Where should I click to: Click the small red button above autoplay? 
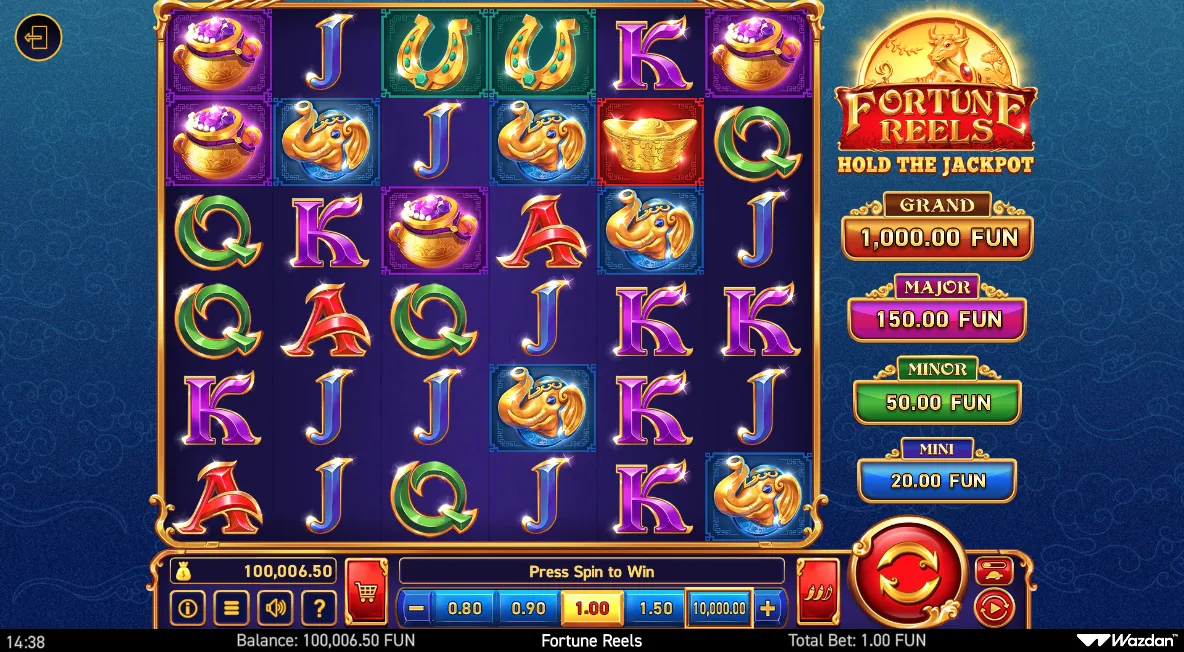pyautogui.click(x=994, y=571)
